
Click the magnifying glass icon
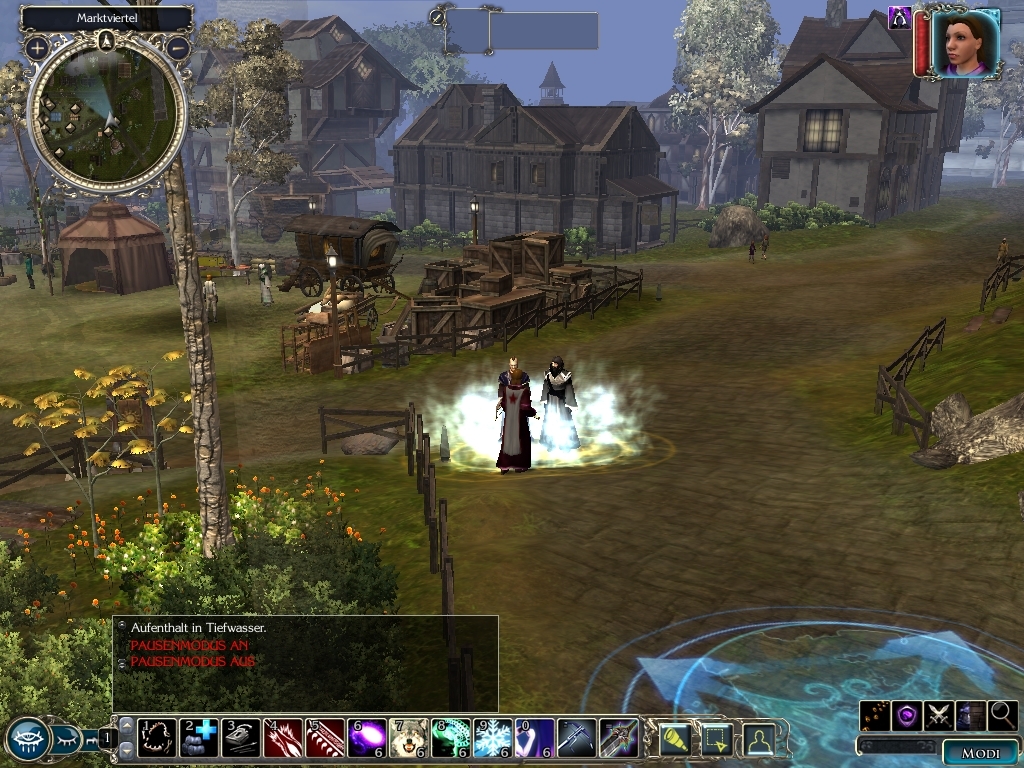1003,715
